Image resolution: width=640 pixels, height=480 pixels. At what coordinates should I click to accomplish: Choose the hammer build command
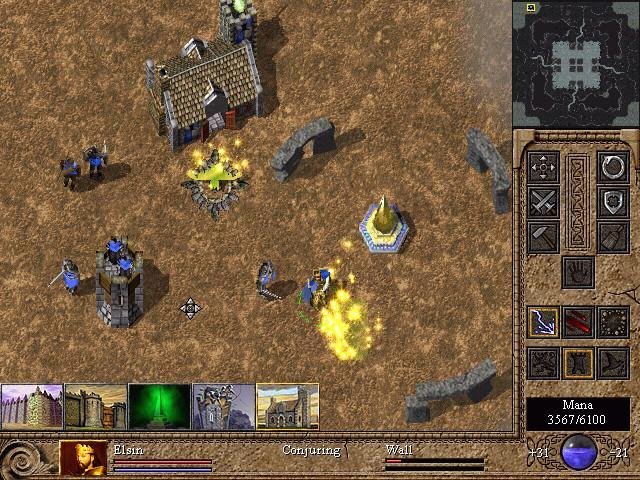click(543, 236)
